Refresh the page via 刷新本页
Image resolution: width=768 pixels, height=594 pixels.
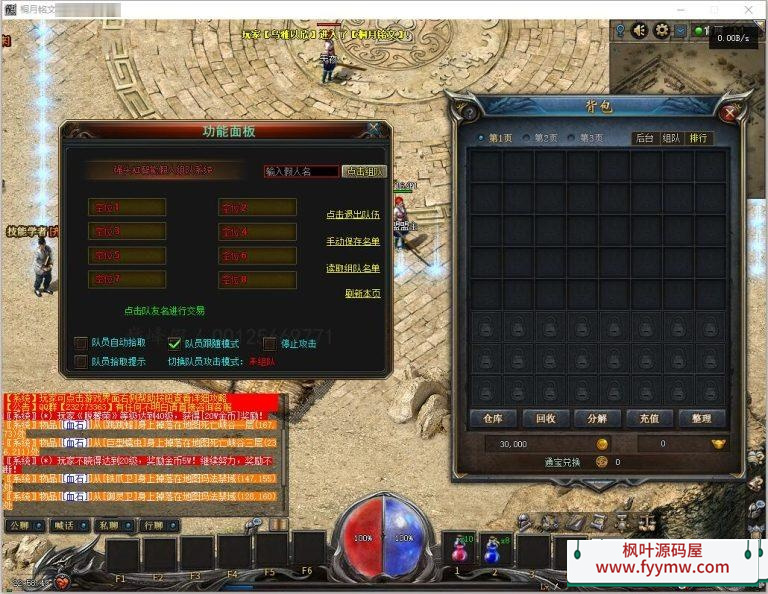362,293
